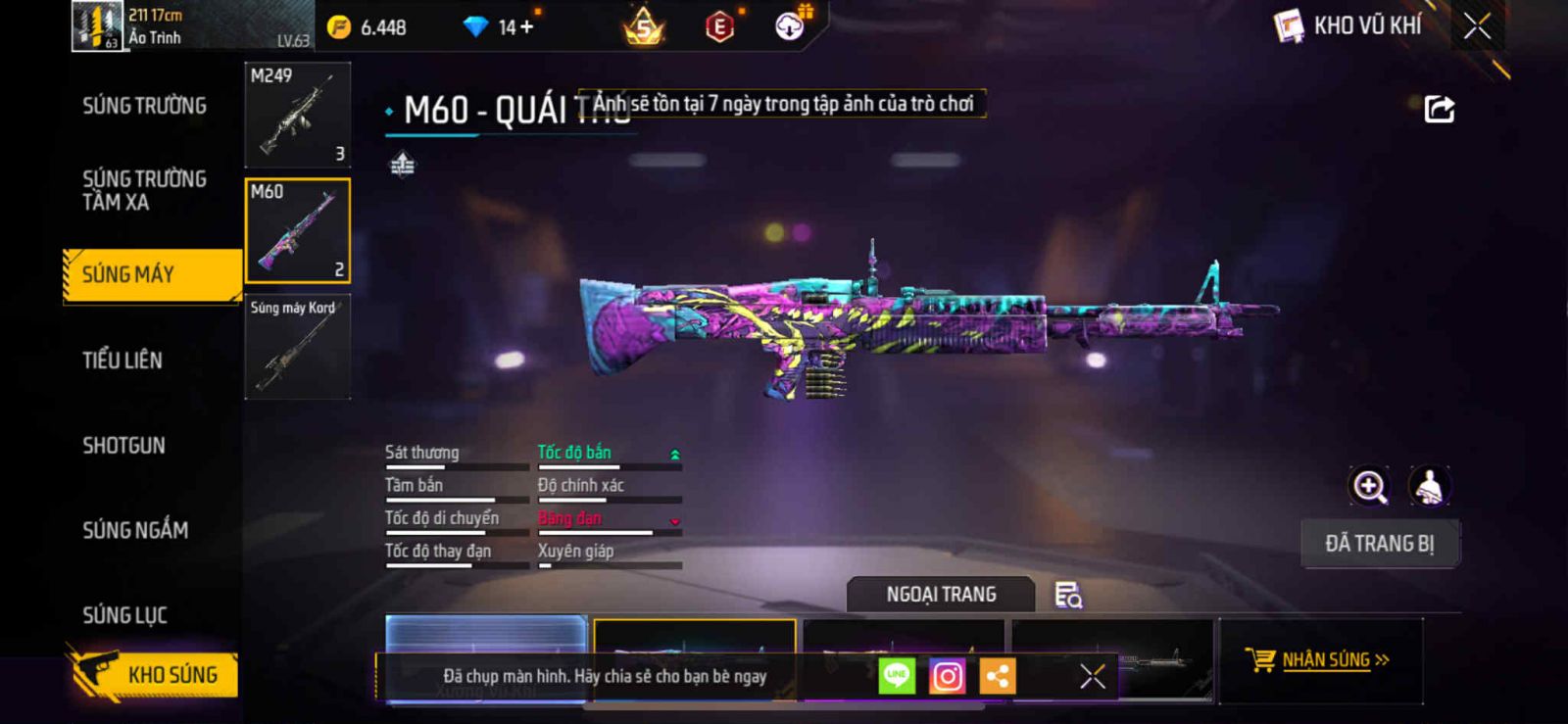This screenshot has width=1568, height=724.
Task: Add more diamonds with the plus
Action: click(527, 27)
